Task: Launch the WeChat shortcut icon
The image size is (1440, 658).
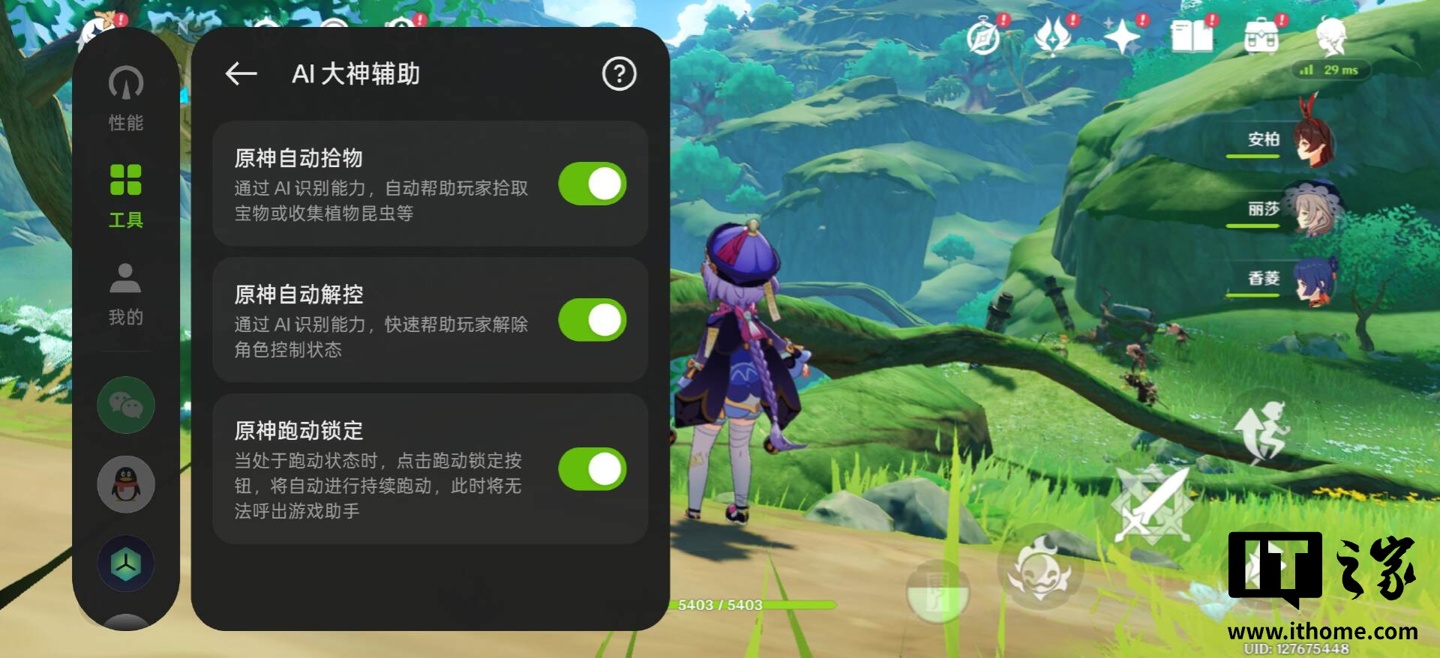Action: click(126, 405)
